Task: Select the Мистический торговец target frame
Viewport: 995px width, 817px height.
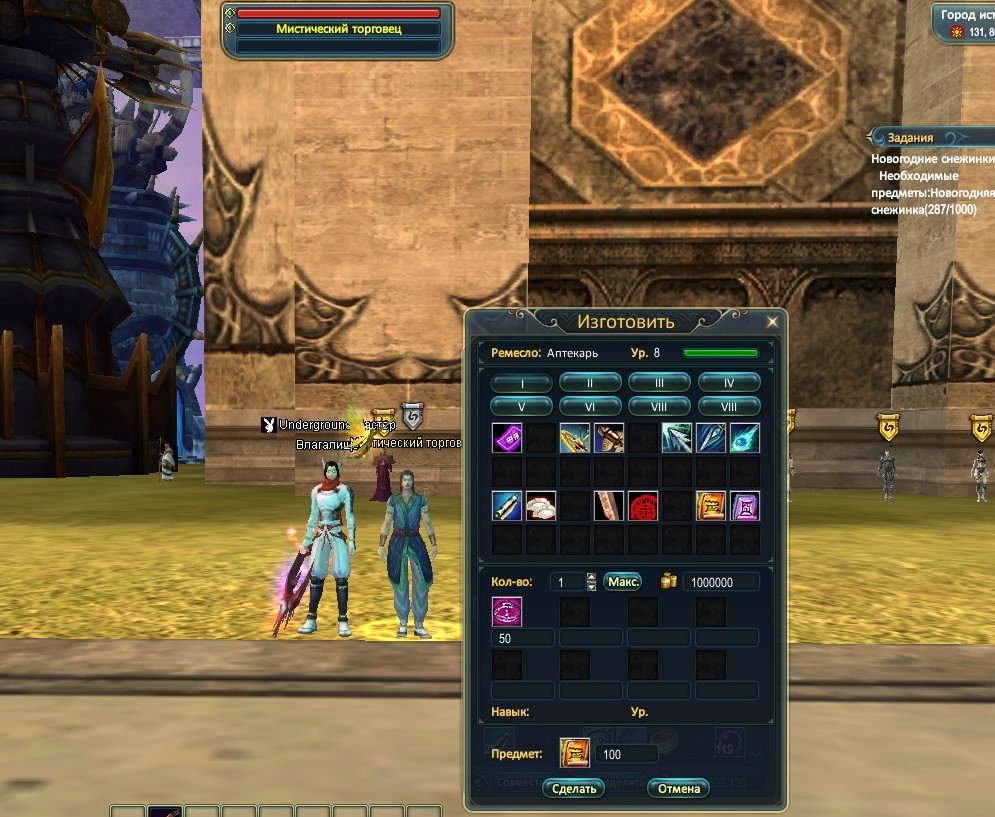Action: pos(338,30)
